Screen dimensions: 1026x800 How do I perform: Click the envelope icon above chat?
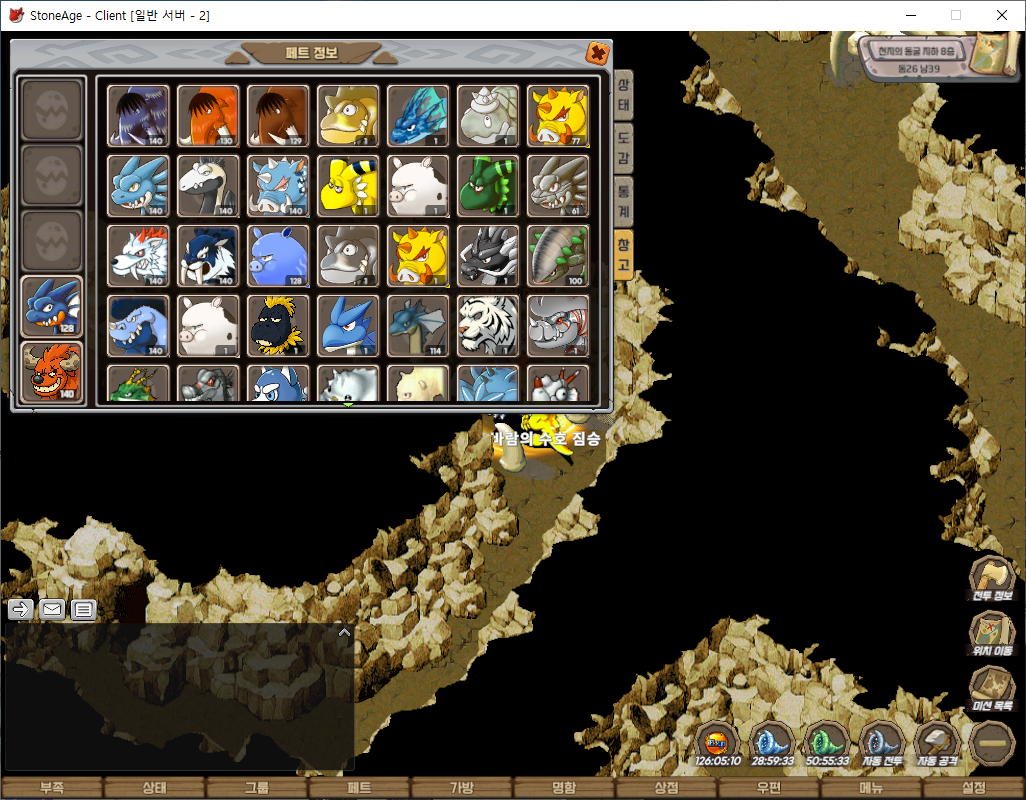click(x=52, y=609)
